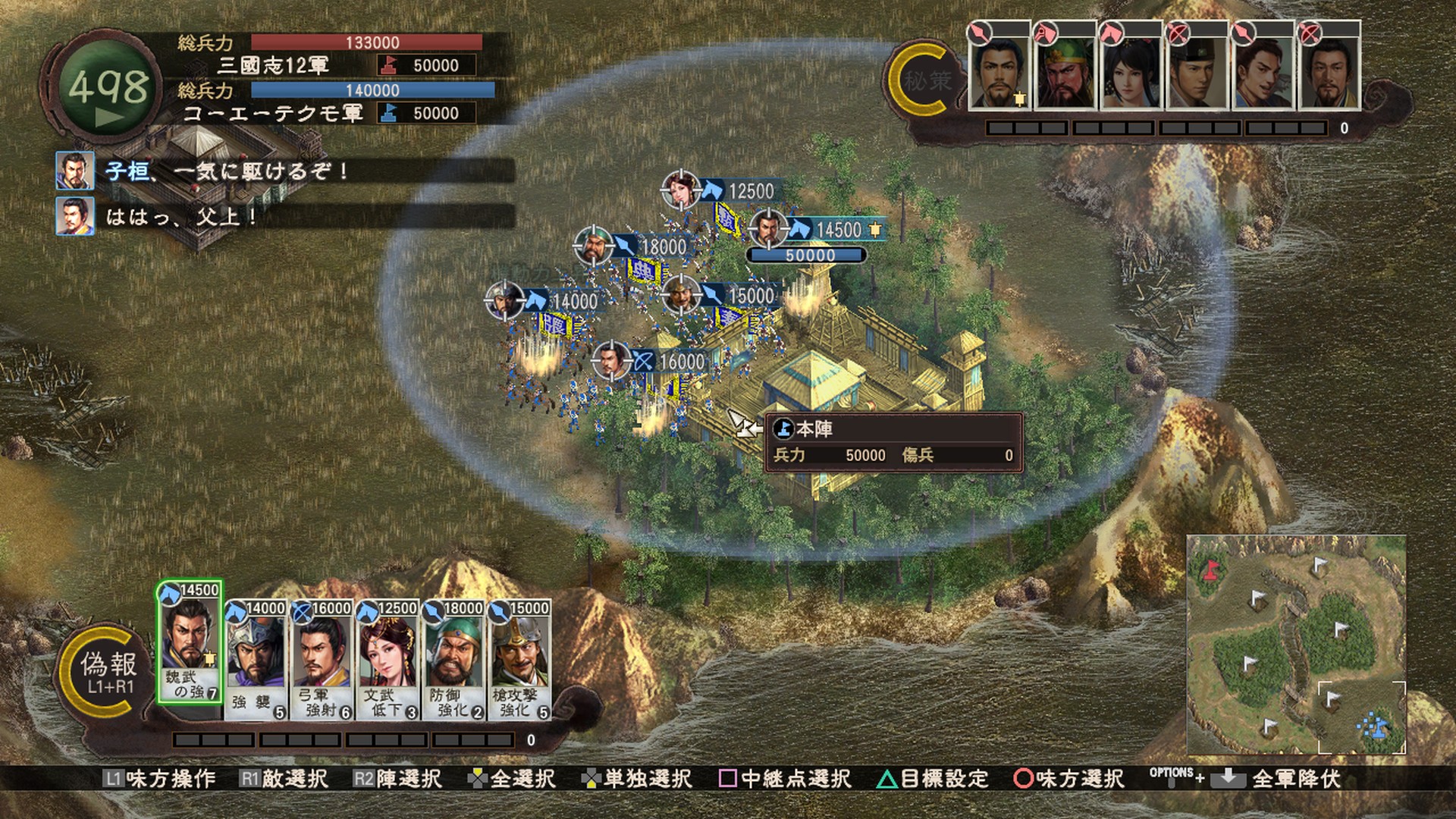
Task: Select the enemy female officer portrait
Action: [x=1130, y=72]
